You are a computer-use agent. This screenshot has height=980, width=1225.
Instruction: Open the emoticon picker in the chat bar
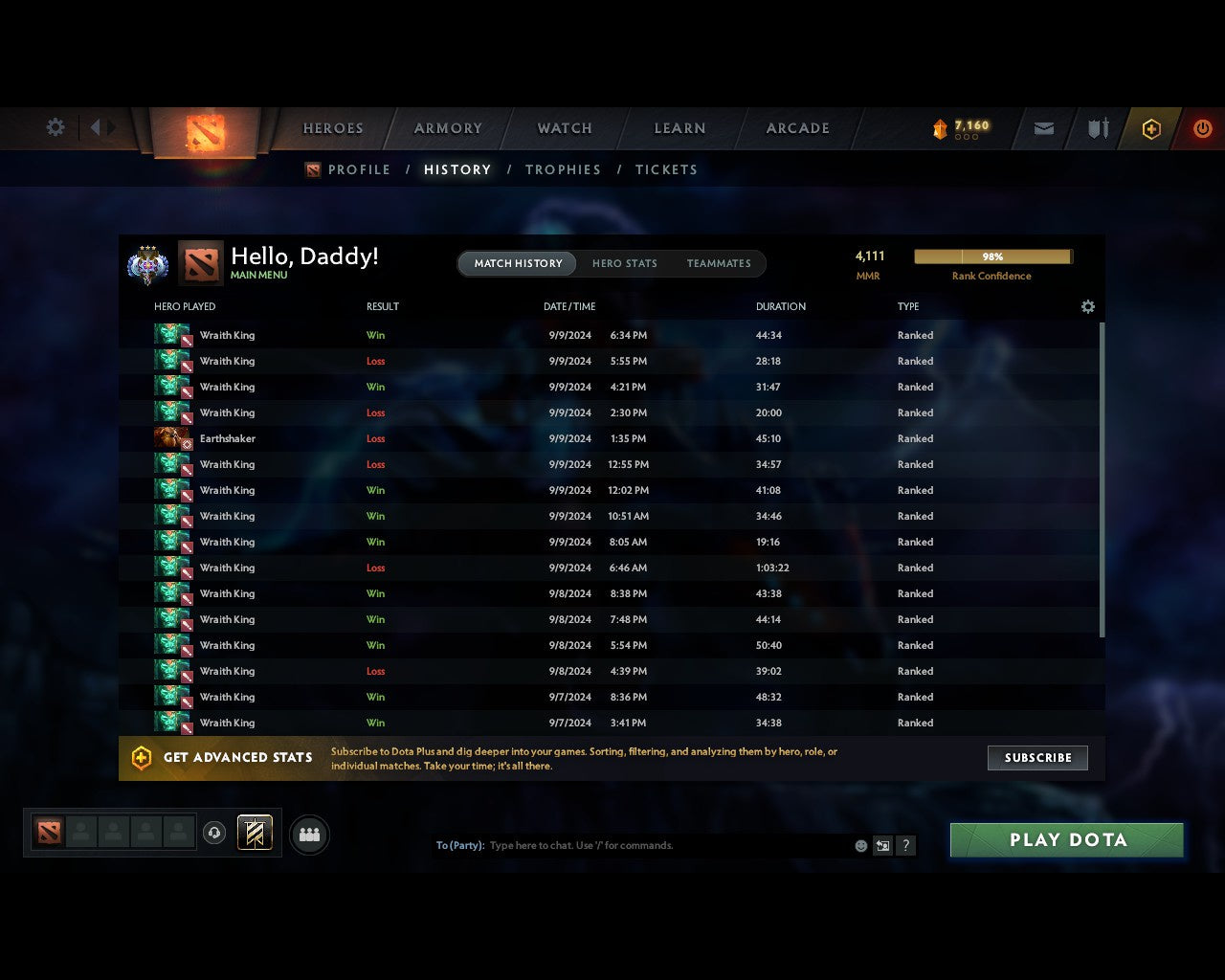[860, 845]
